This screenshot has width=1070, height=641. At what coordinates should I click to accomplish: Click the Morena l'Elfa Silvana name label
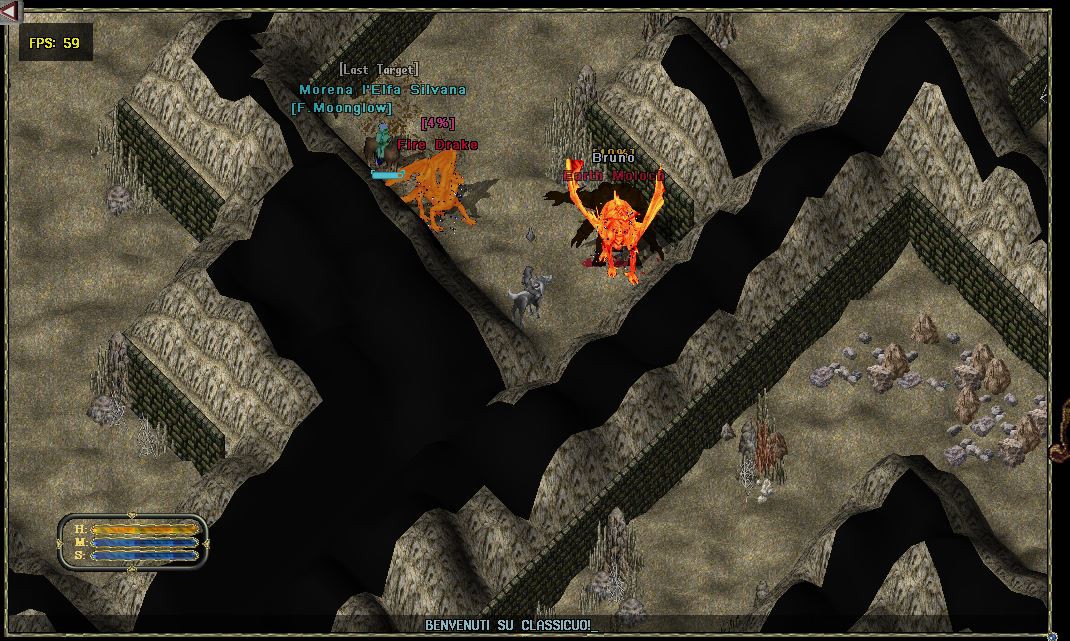click(x=382, y=90)
